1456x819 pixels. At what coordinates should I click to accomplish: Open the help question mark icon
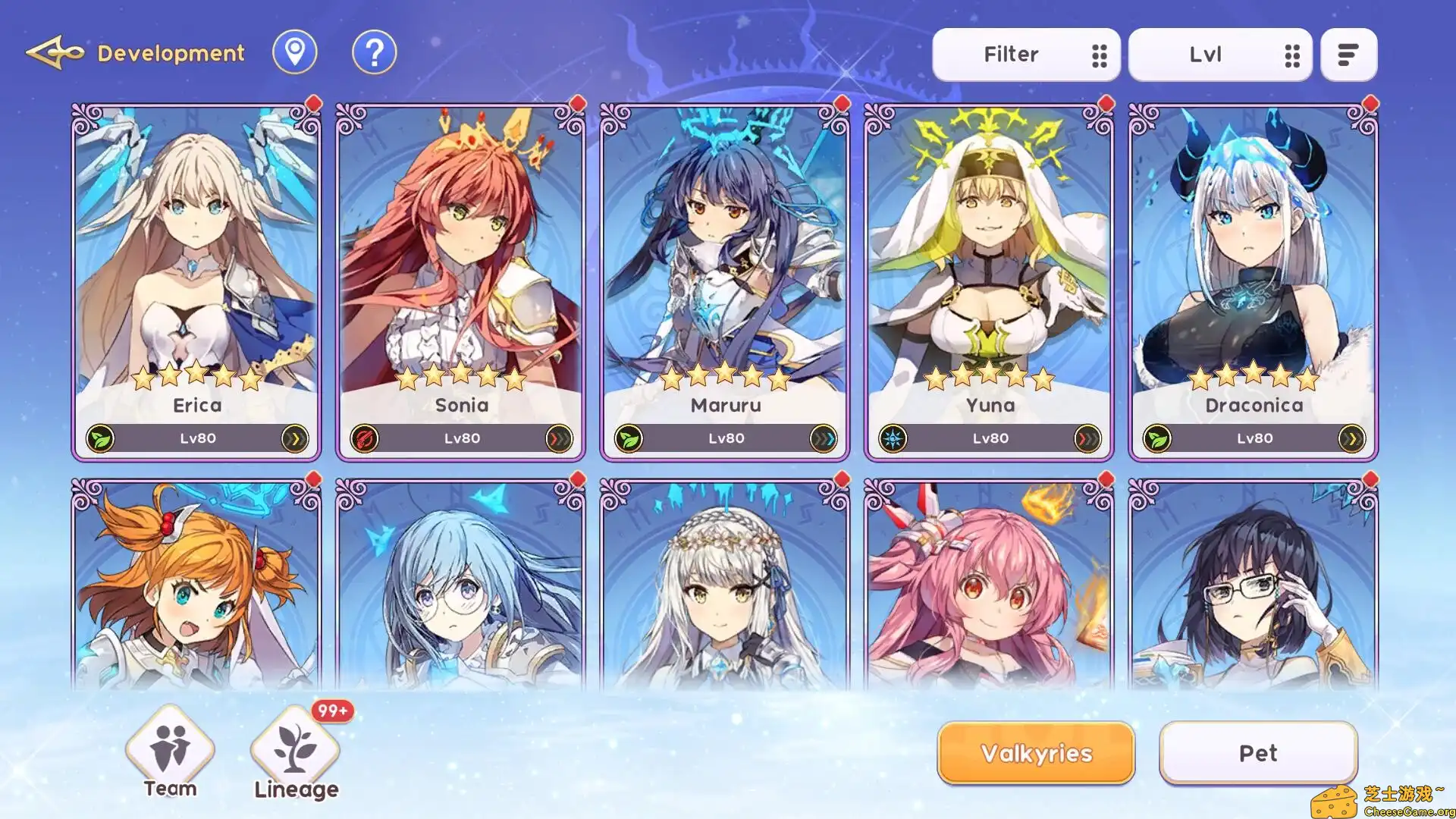373,52
